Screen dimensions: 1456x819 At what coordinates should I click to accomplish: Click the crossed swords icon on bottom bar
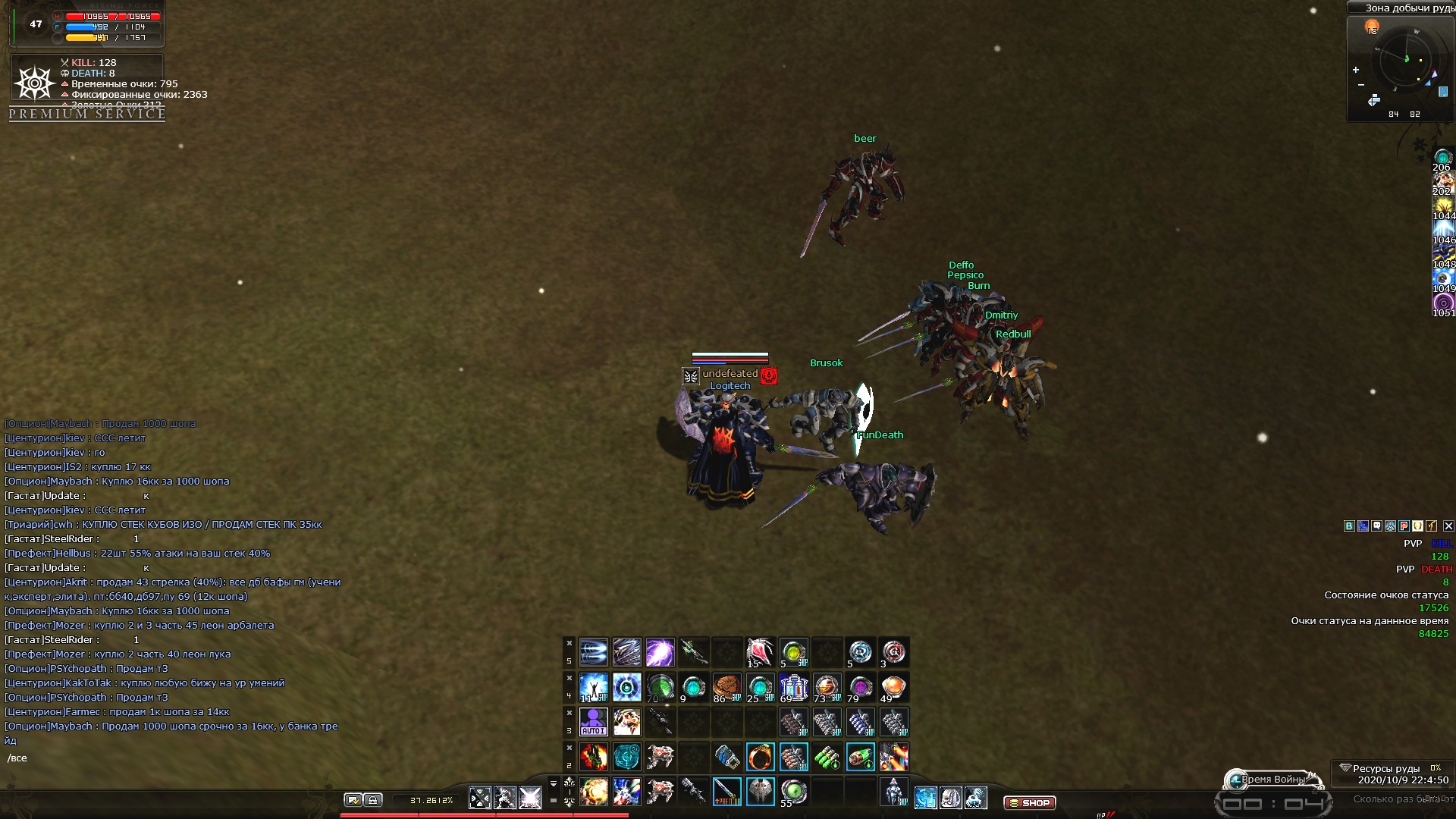click(479, 798)
